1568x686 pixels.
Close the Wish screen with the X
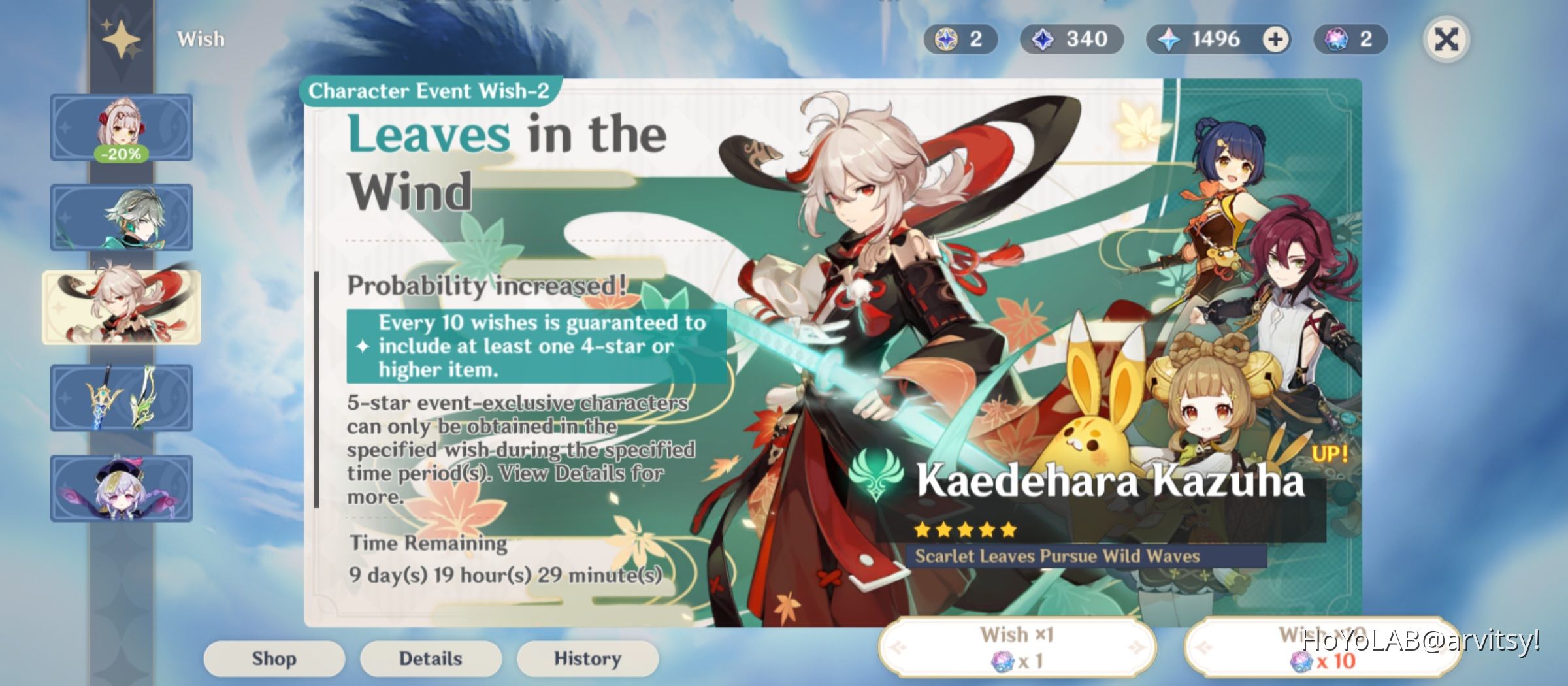1448,39
